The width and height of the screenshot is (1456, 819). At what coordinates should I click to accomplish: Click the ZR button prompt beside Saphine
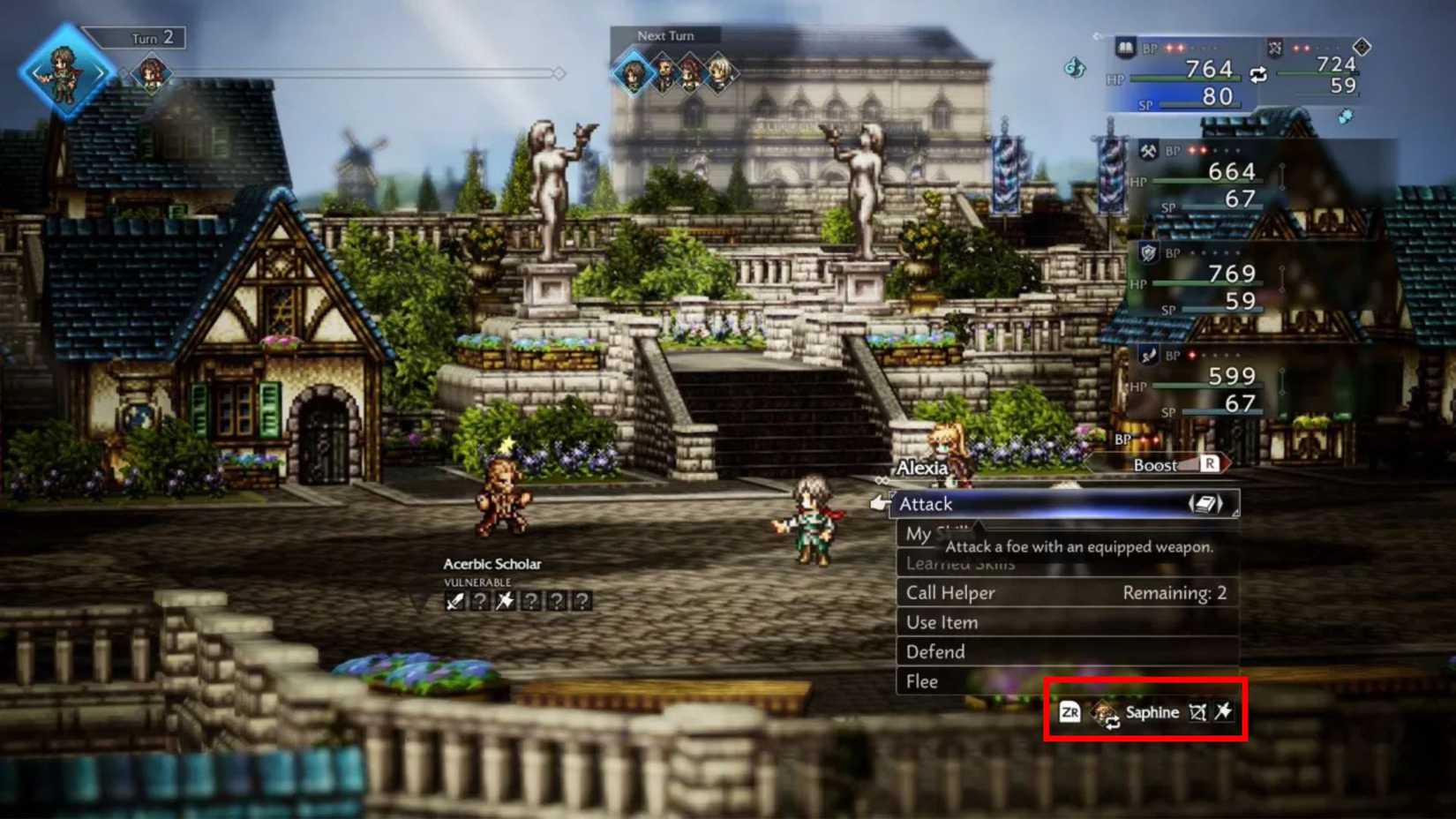tap(1069, 712)
